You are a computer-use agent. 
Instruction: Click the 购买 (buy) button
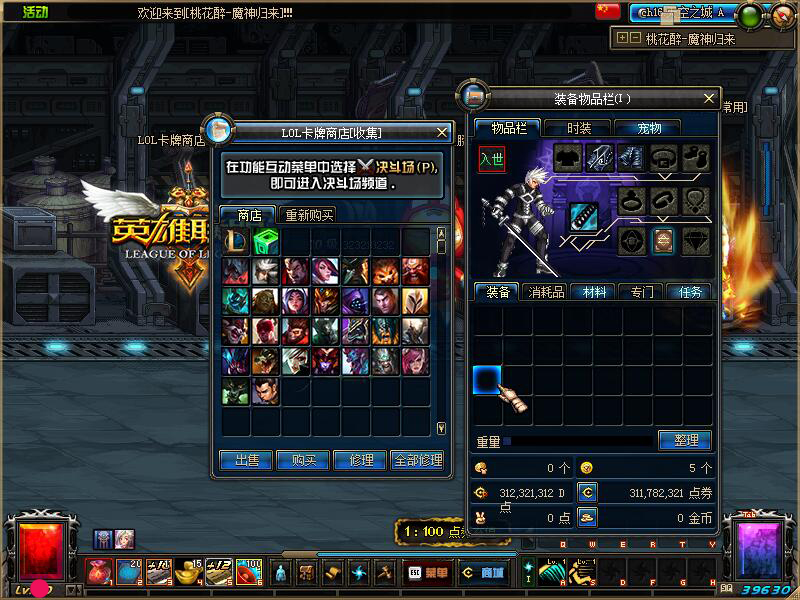pos(303,460)
